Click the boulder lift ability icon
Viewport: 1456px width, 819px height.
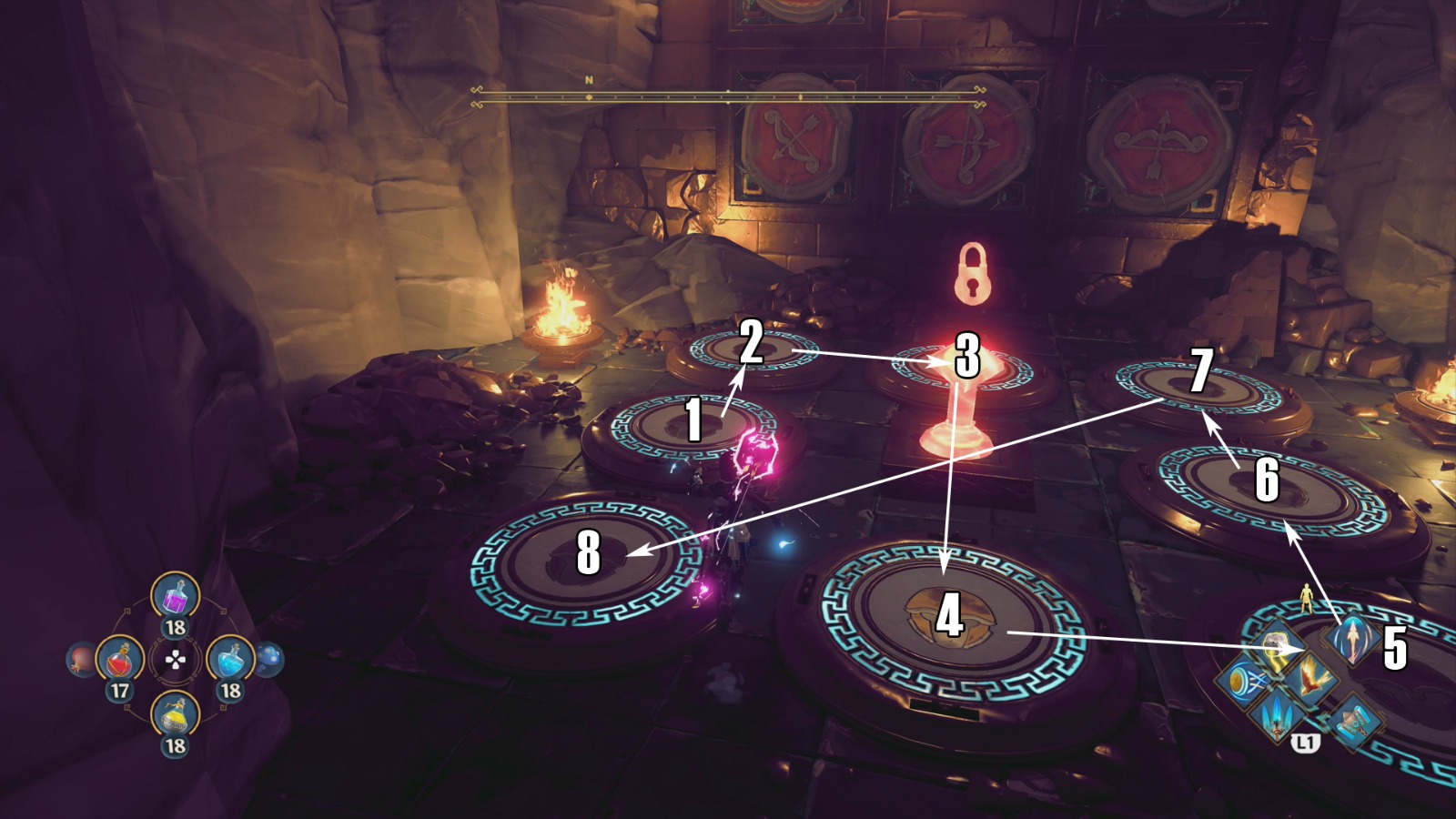[x=1275, y=643]
